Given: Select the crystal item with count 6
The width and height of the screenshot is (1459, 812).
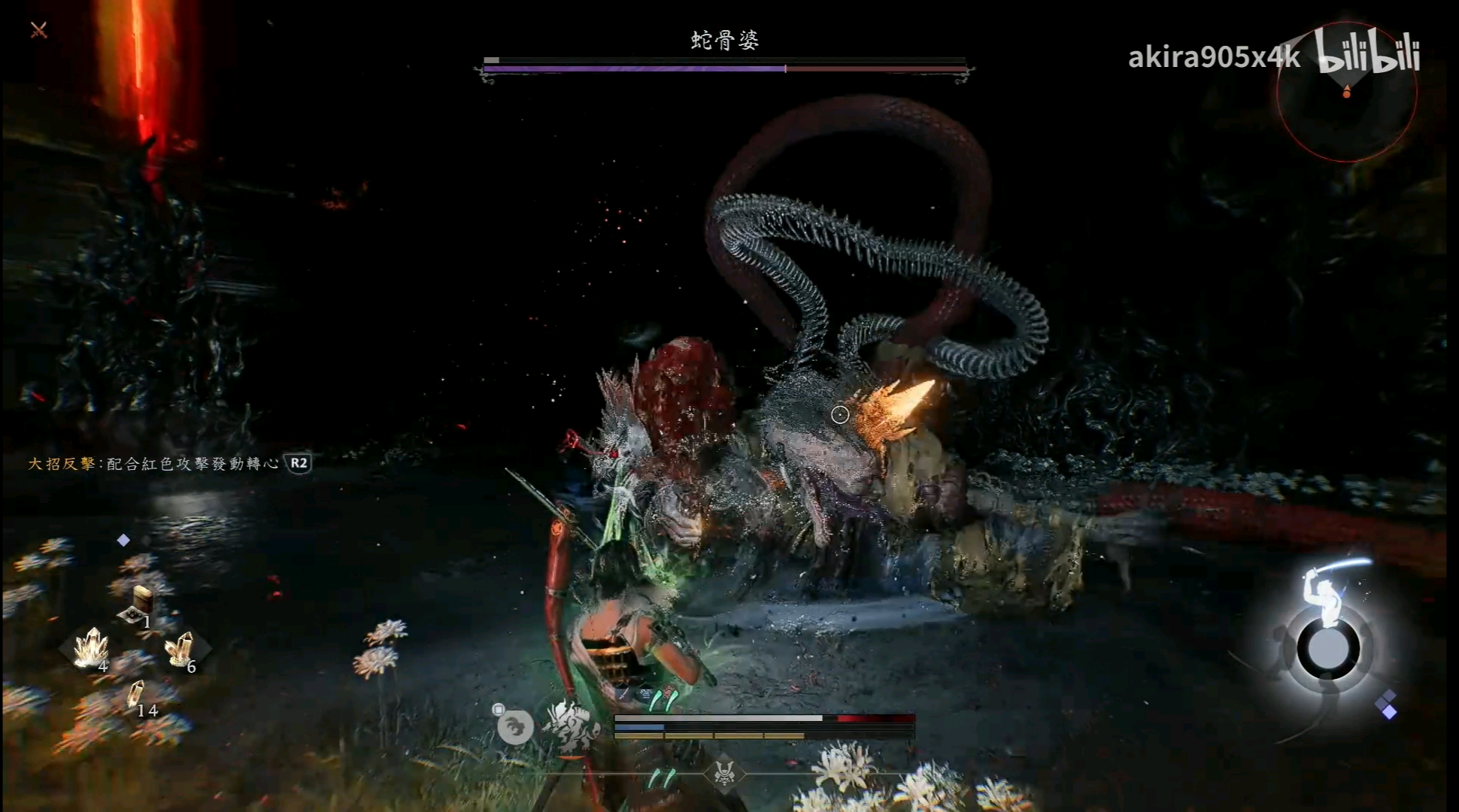Looking at the screenshot, I should click(180, 650).
